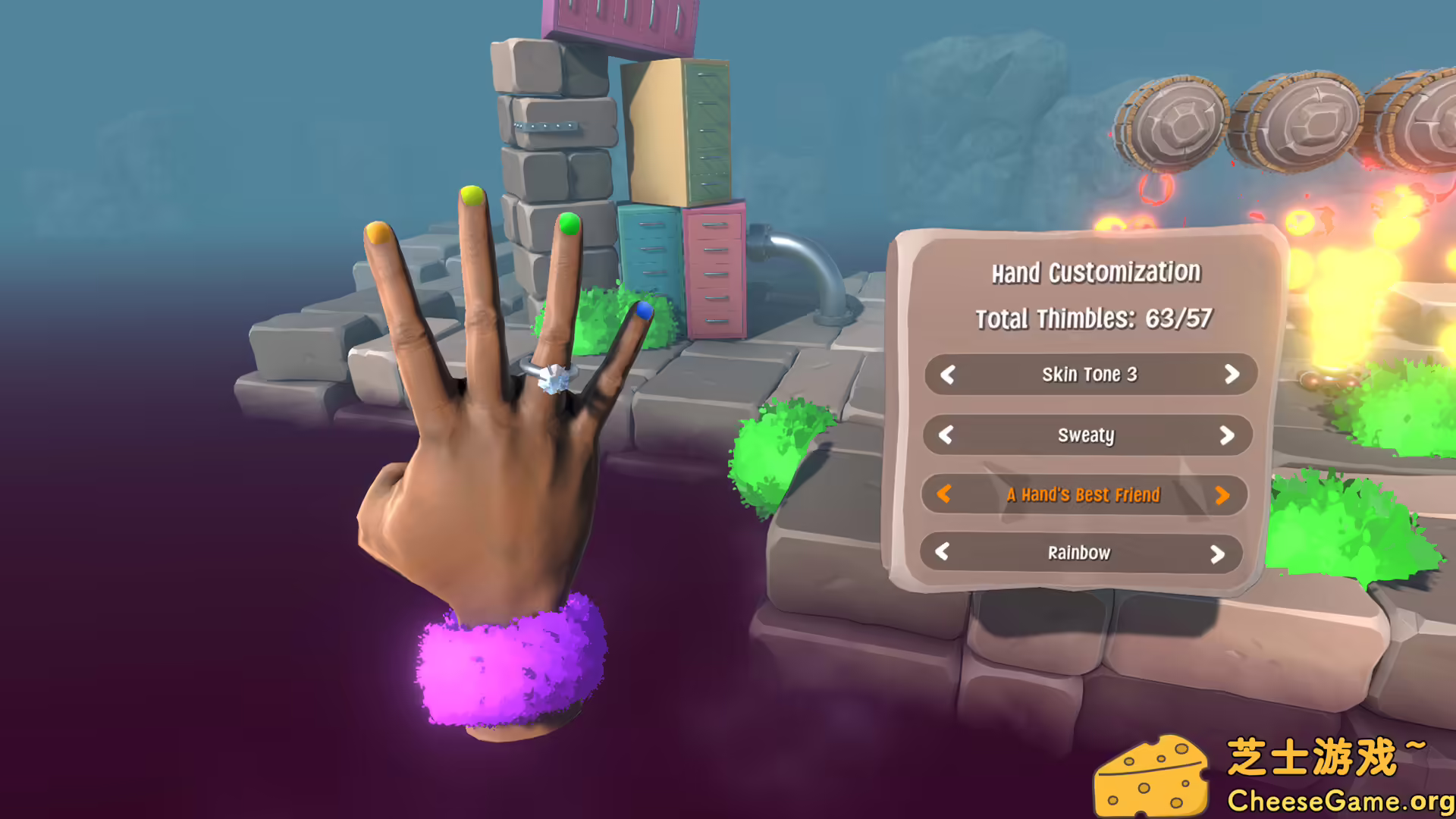Select the Sweaty customization bar
This screenshot has height=819, width=1456.
[x=1086, y=436]
